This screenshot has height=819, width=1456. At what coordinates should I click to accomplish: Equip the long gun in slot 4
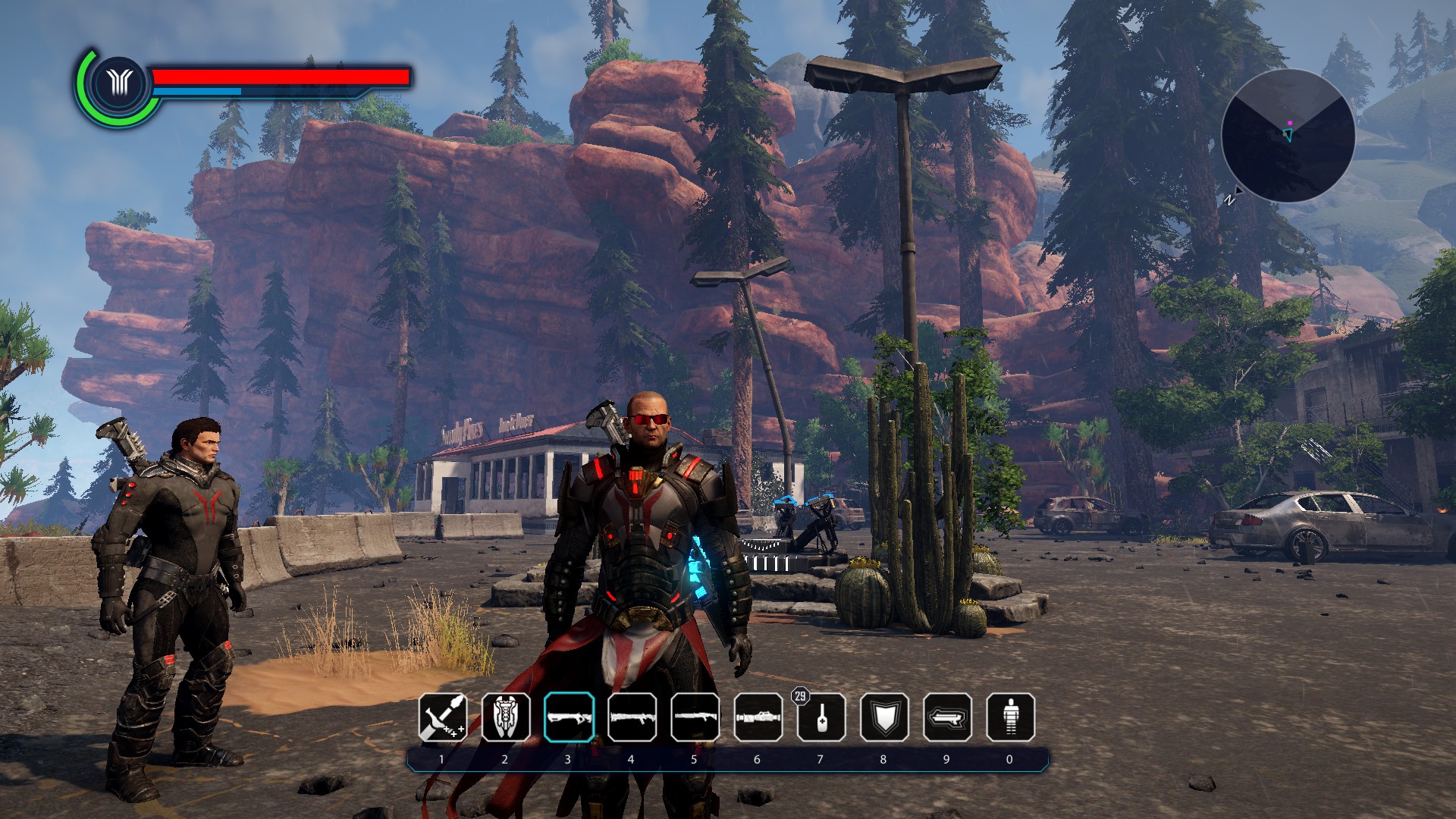coord(632,717)
